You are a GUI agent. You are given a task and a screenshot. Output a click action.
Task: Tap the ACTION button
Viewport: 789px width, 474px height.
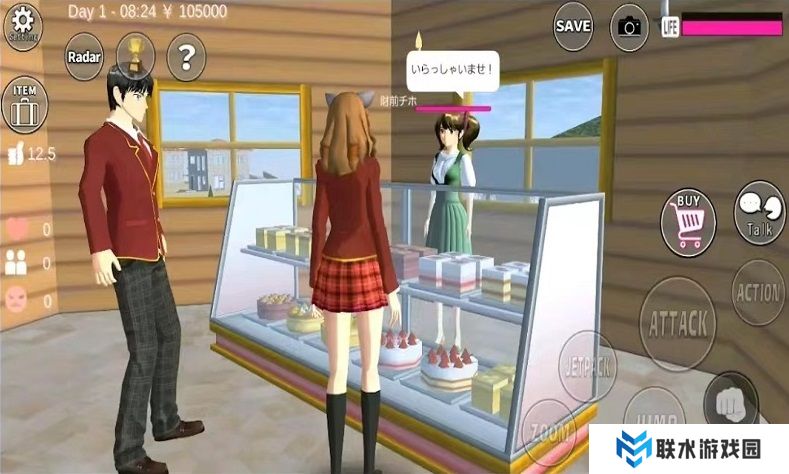tap(758, 293)
